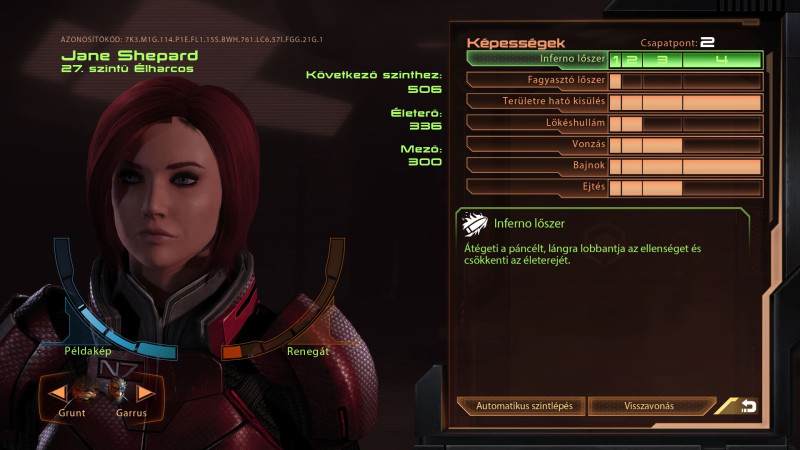Select the Inferno lőszer skill row
Screen dimensions: 800x450
coord(538,60)
